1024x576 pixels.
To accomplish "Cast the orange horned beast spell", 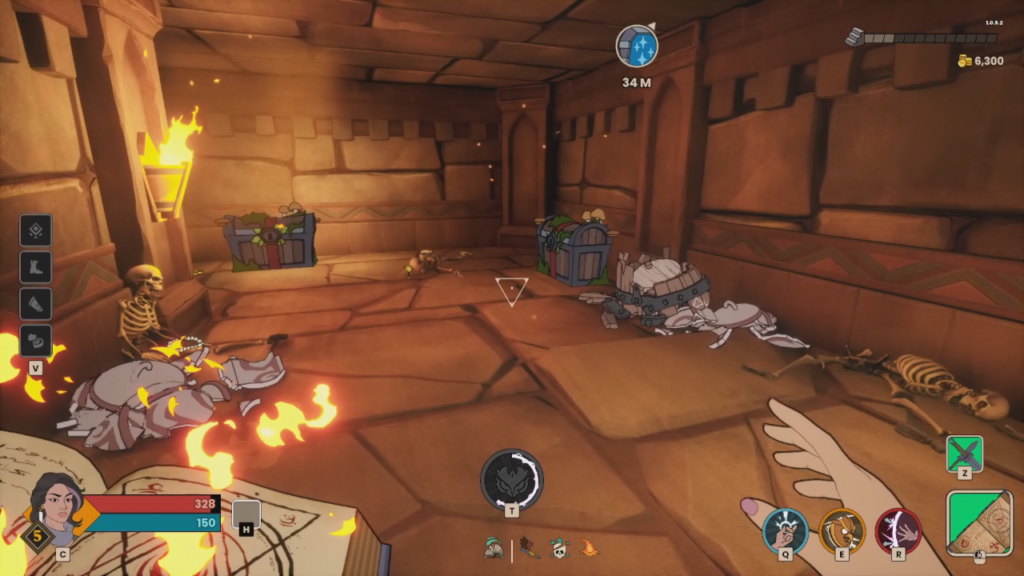I will (x=842, y=530).
